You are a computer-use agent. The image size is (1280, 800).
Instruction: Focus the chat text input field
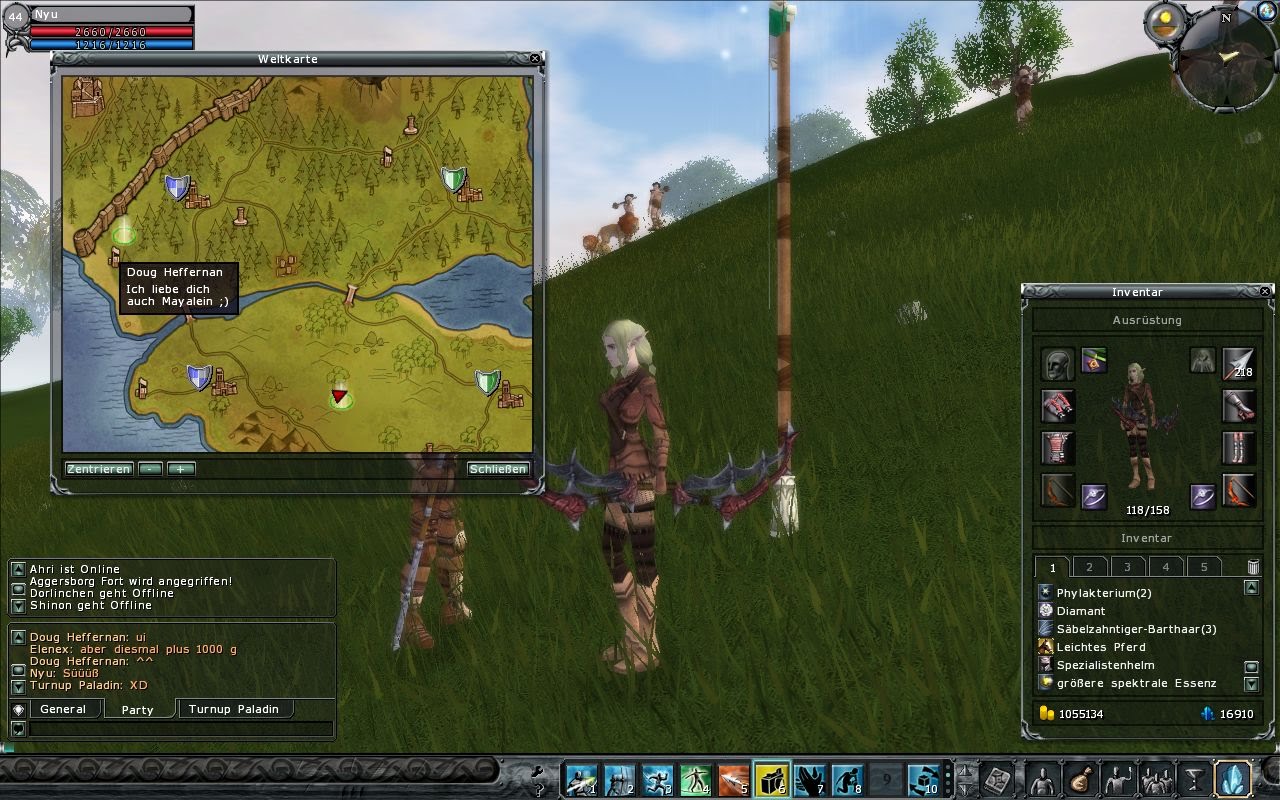[180, 729]
